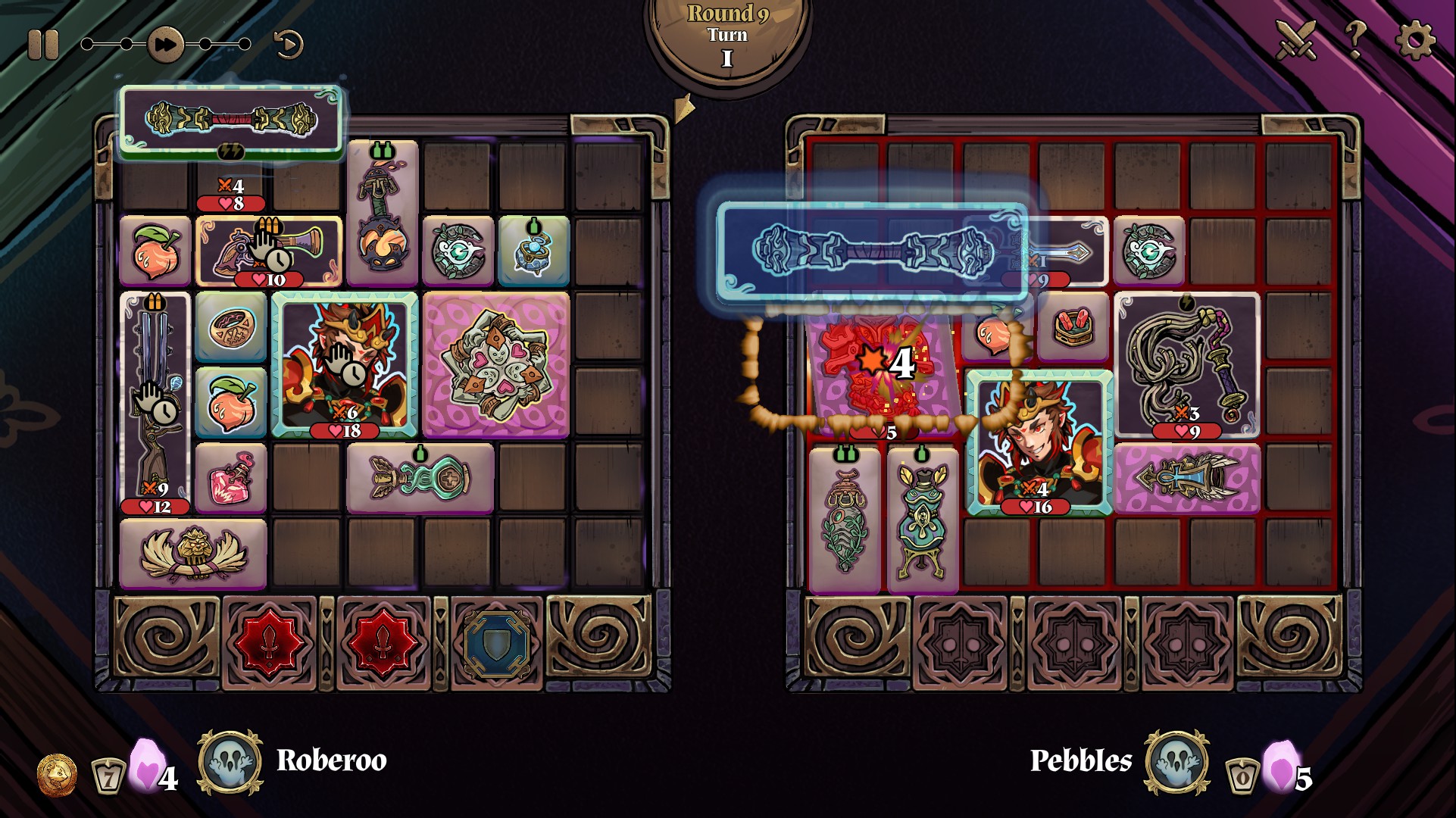Open the settings gear
The height and width of the screenshot is (818, 1456).
pos(1414,39)
